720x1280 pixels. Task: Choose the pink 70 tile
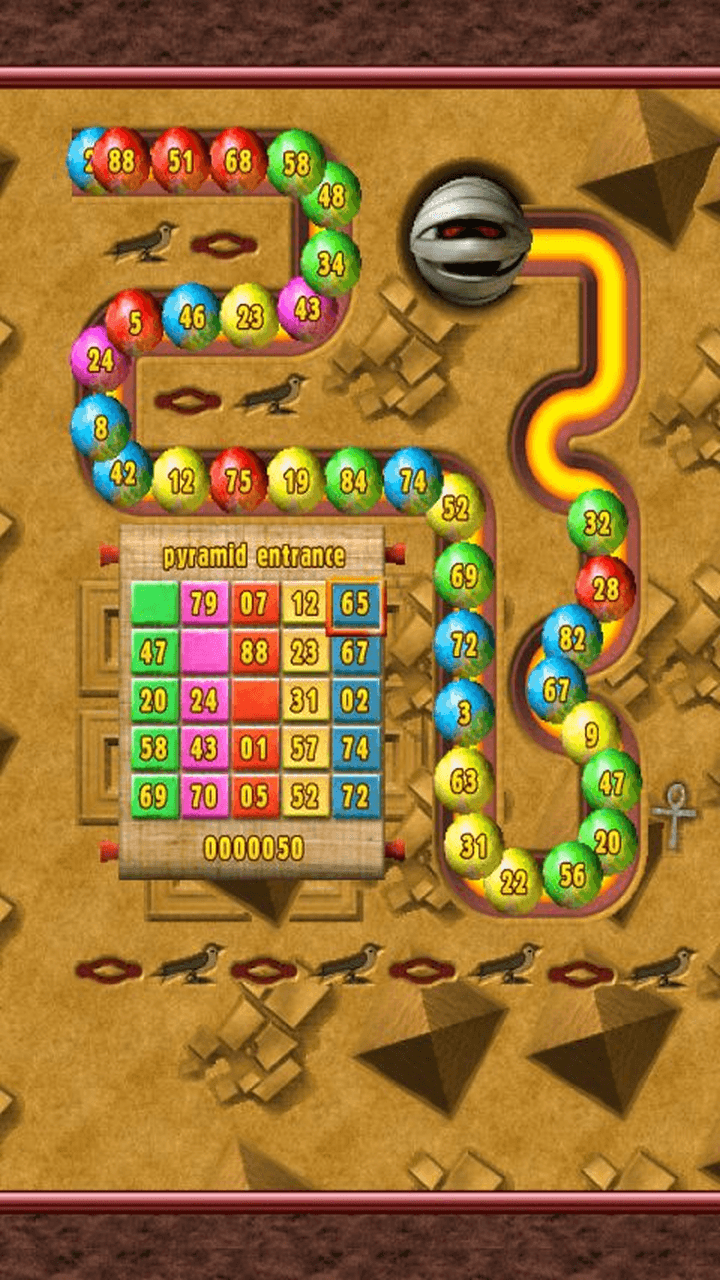(205, 796)
